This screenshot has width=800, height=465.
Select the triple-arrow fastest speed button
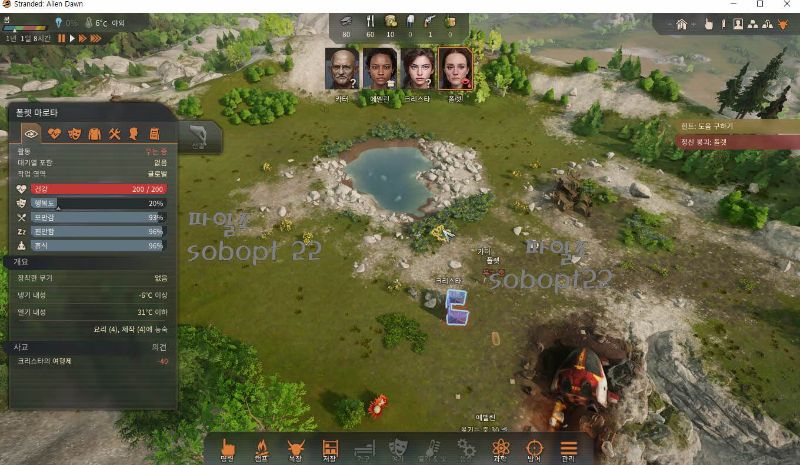[97, 37]
